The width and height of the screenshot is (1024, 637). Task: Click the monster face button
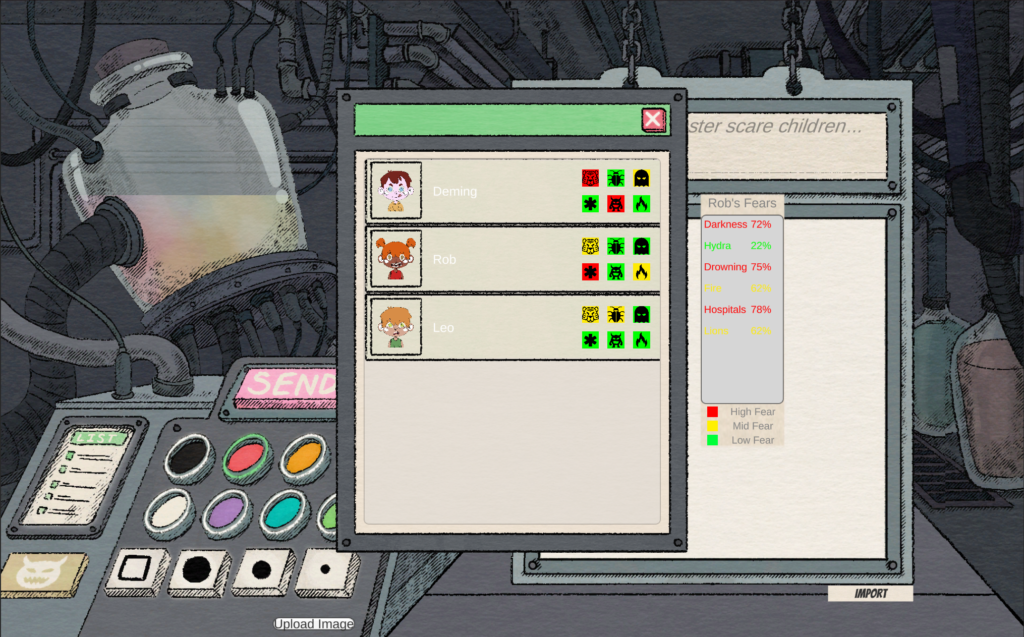[43, 573]
